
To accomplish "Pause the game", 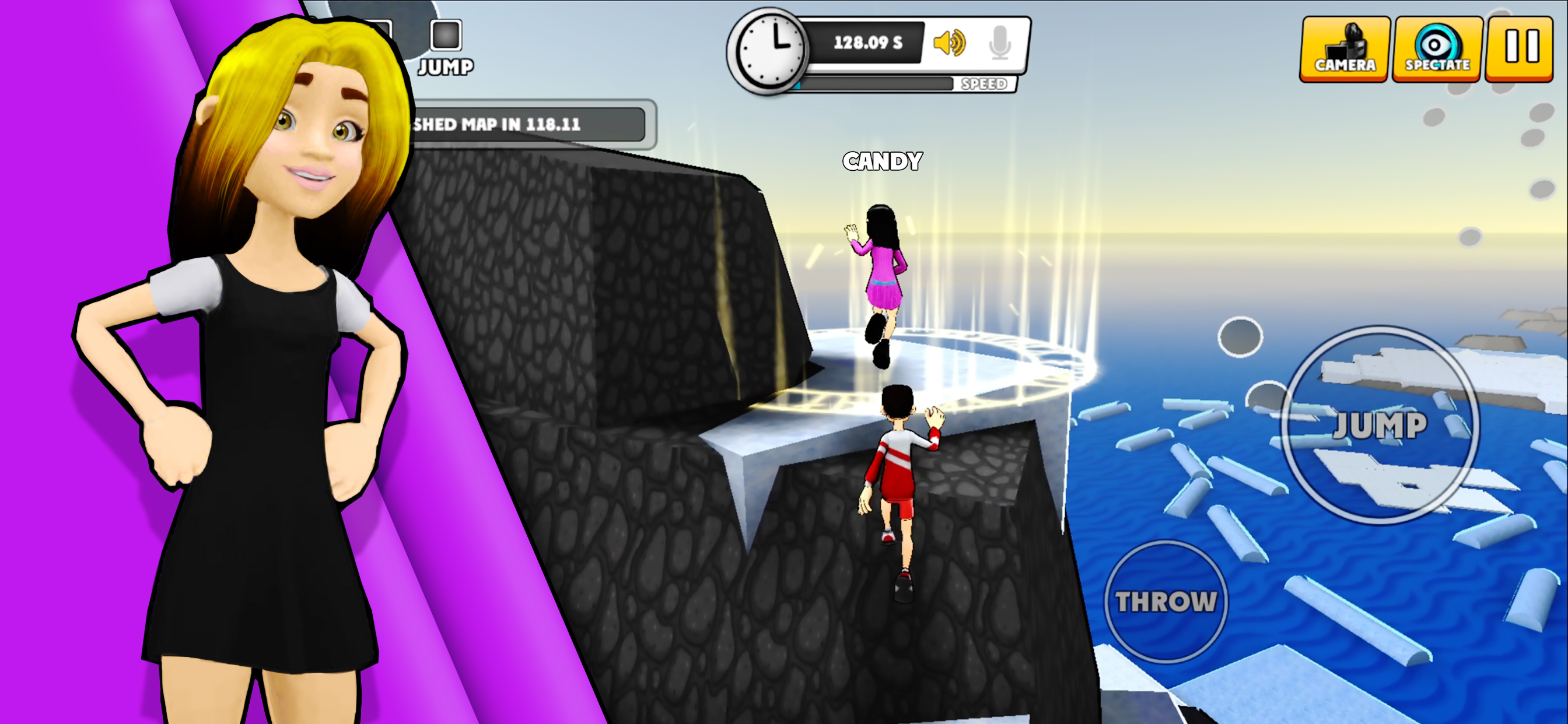I will [x=1521, y=48].
